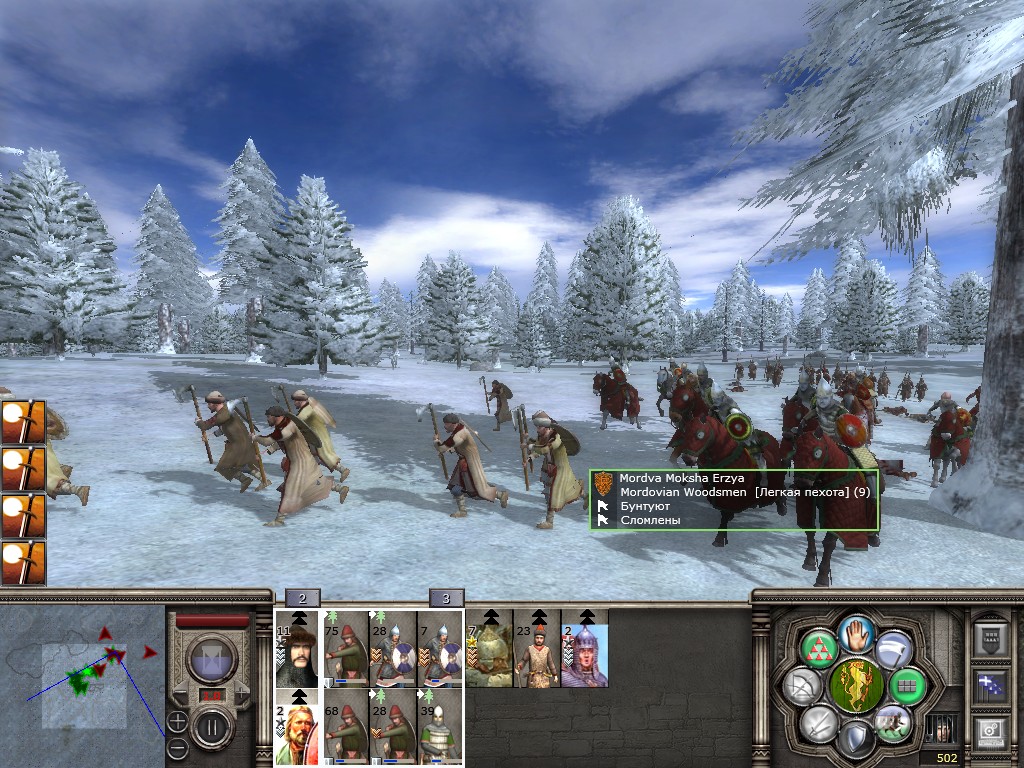This screenshot has width=1024, height=768.
Task: Zoom in the minimap with the plus button
Action: pyautogui.click(x=177, y=721)
